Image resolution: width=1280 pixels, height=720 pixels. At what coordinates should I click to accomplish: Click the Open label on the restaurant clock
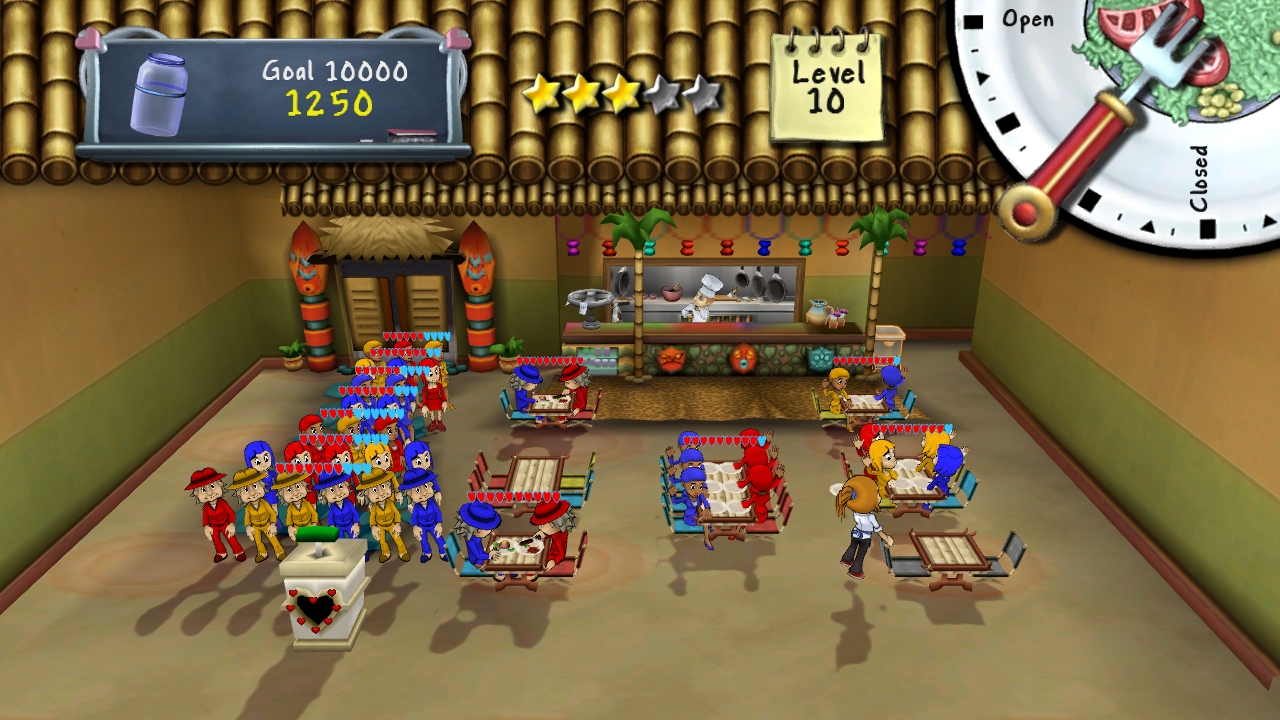[x=1030, y=20]
